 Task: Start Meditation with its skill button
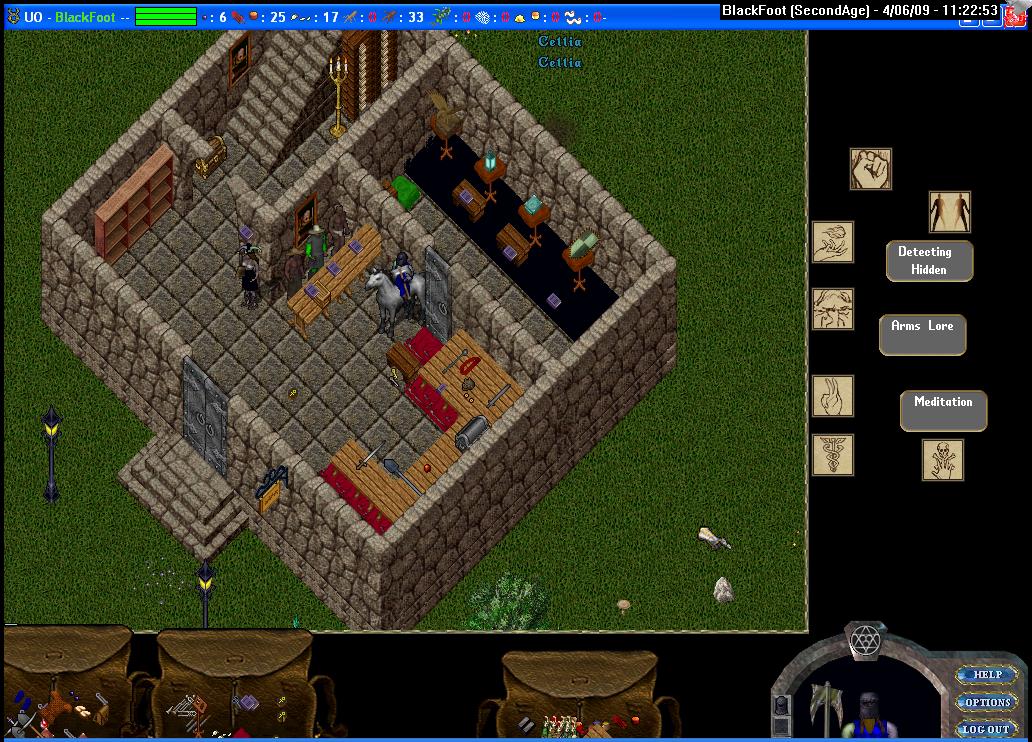tap(943, 410)
